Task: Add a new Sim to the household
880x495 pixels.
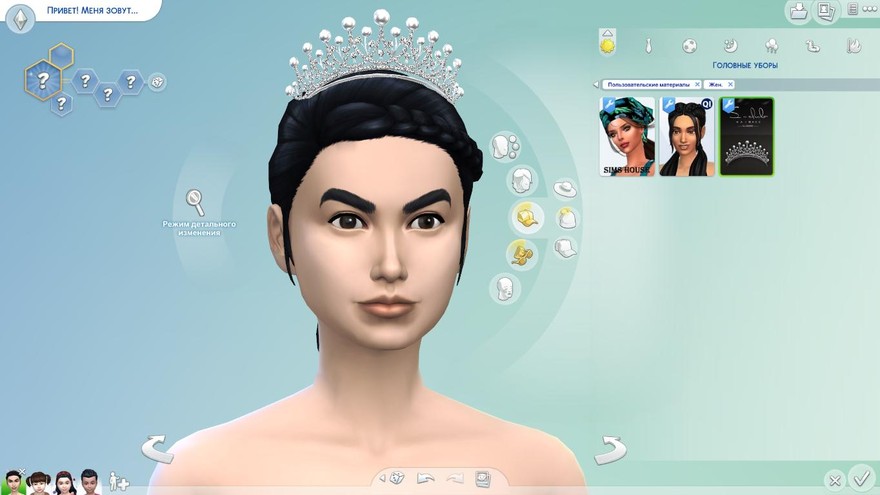Action: 119,482
